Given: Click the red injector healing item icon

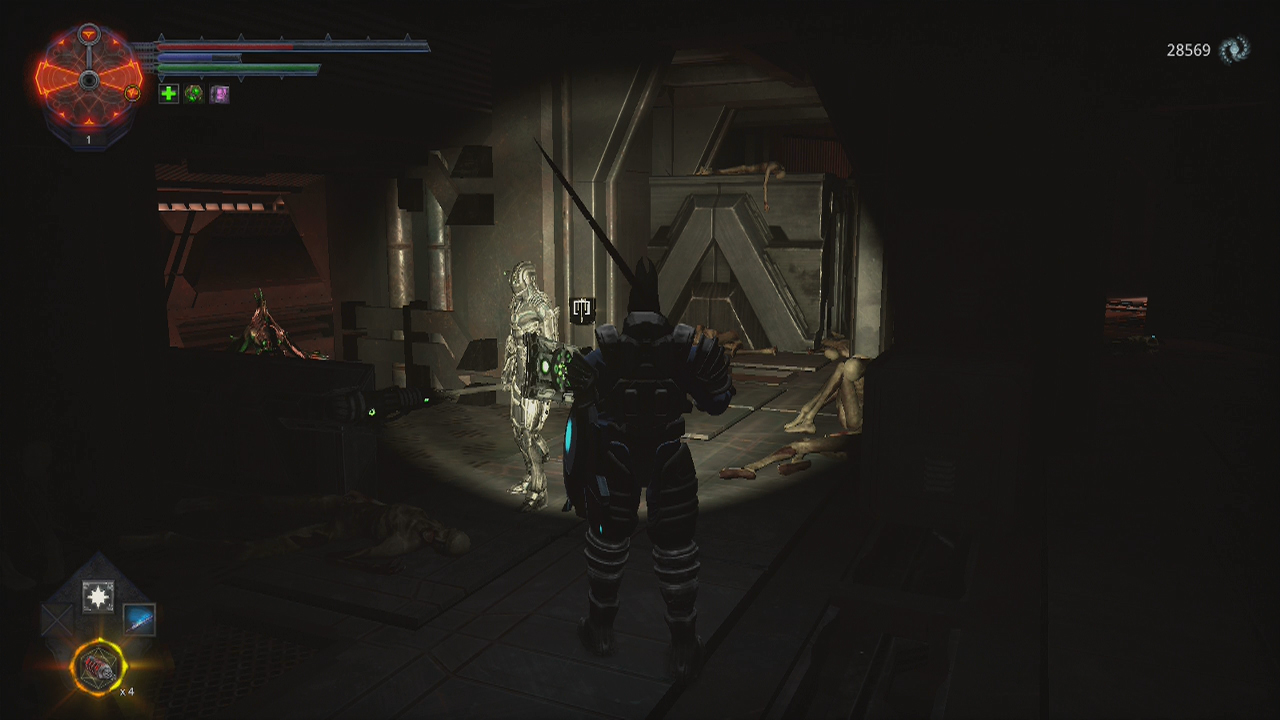Looking at the screenshot, I should coord(98,665).
